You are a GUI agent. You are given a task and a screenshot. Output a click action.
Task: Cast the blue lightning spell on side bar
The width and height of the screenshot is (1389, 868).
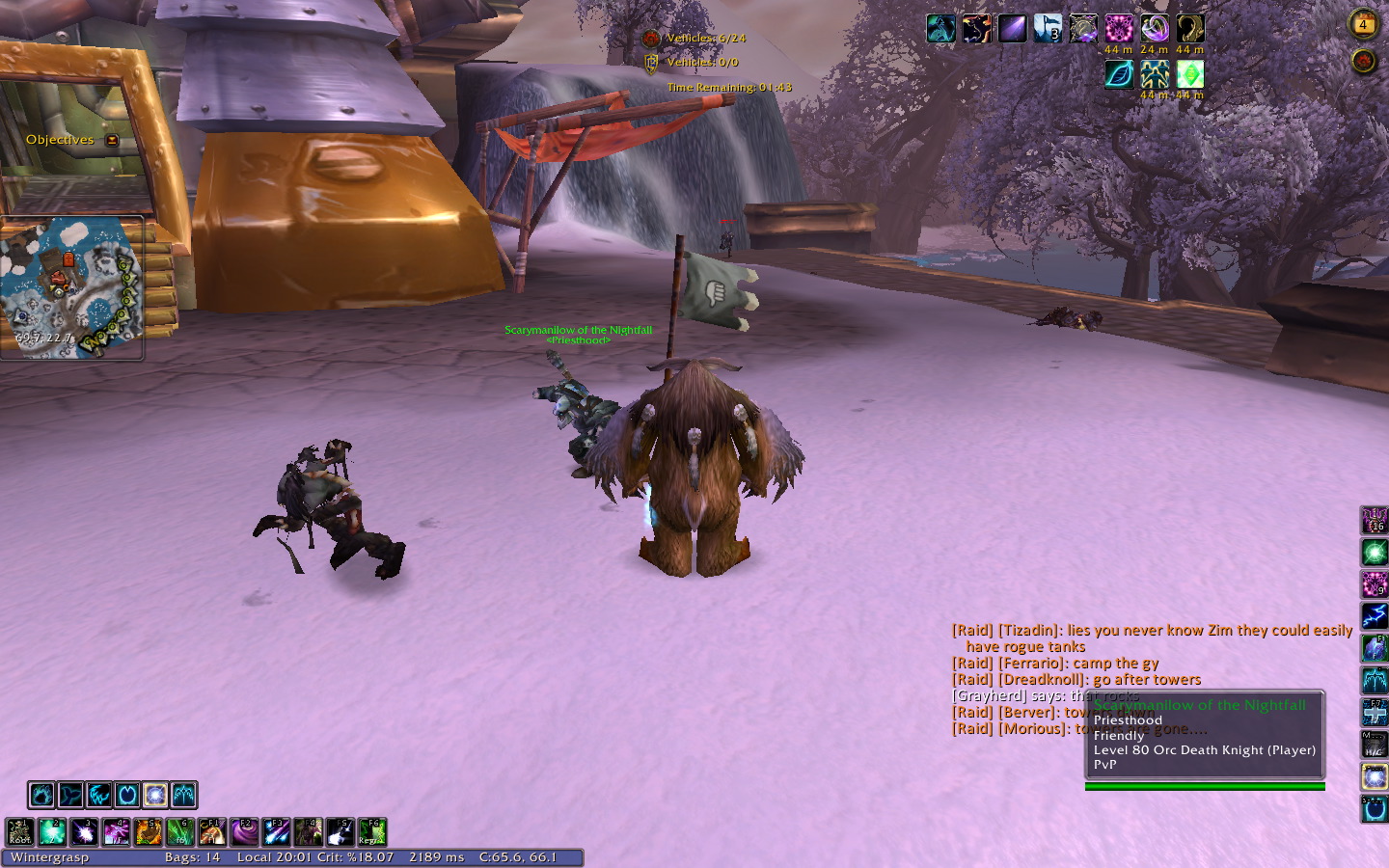[1374, 615]
